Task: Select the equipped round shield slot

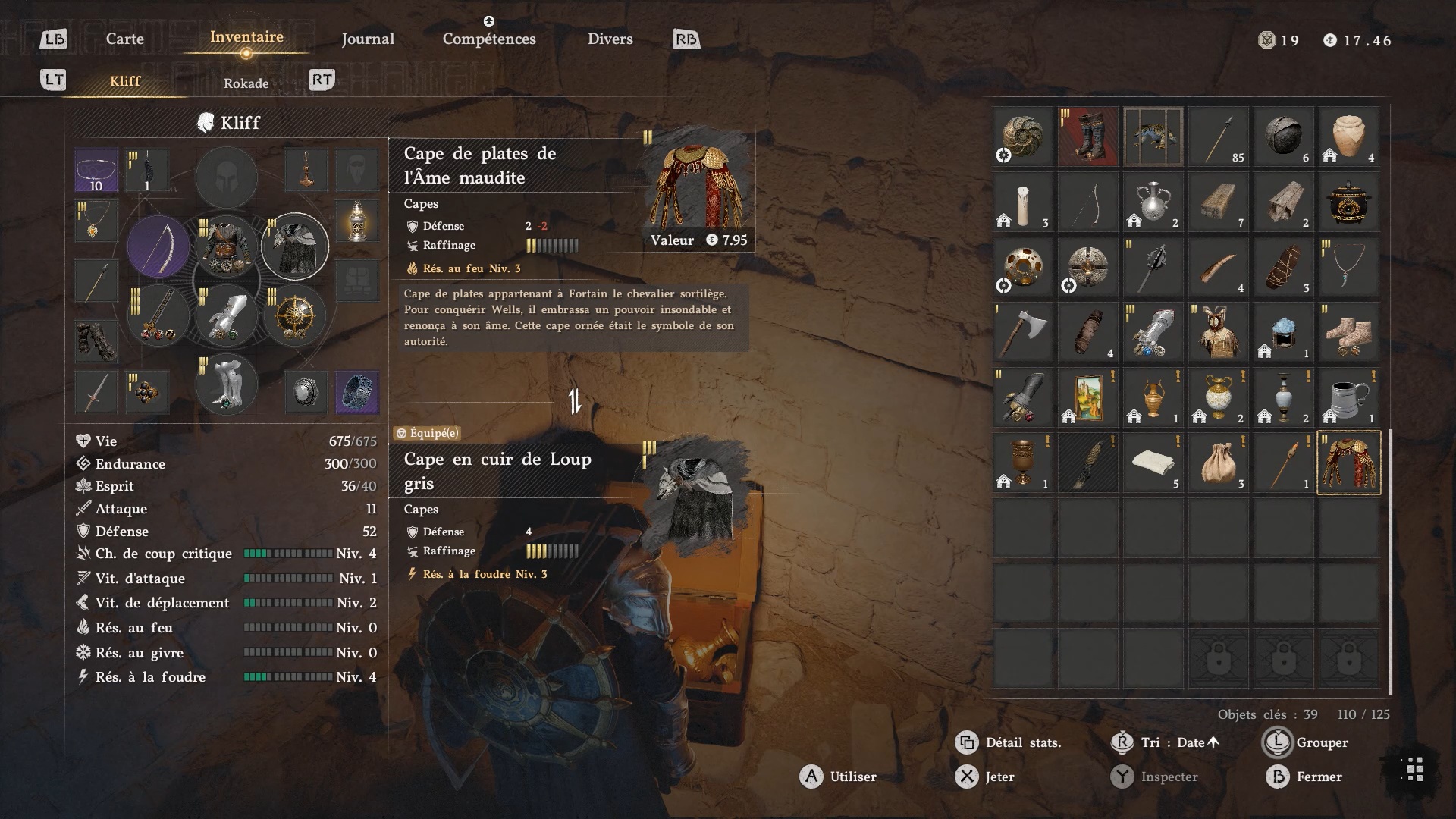Action: point(295,315)
